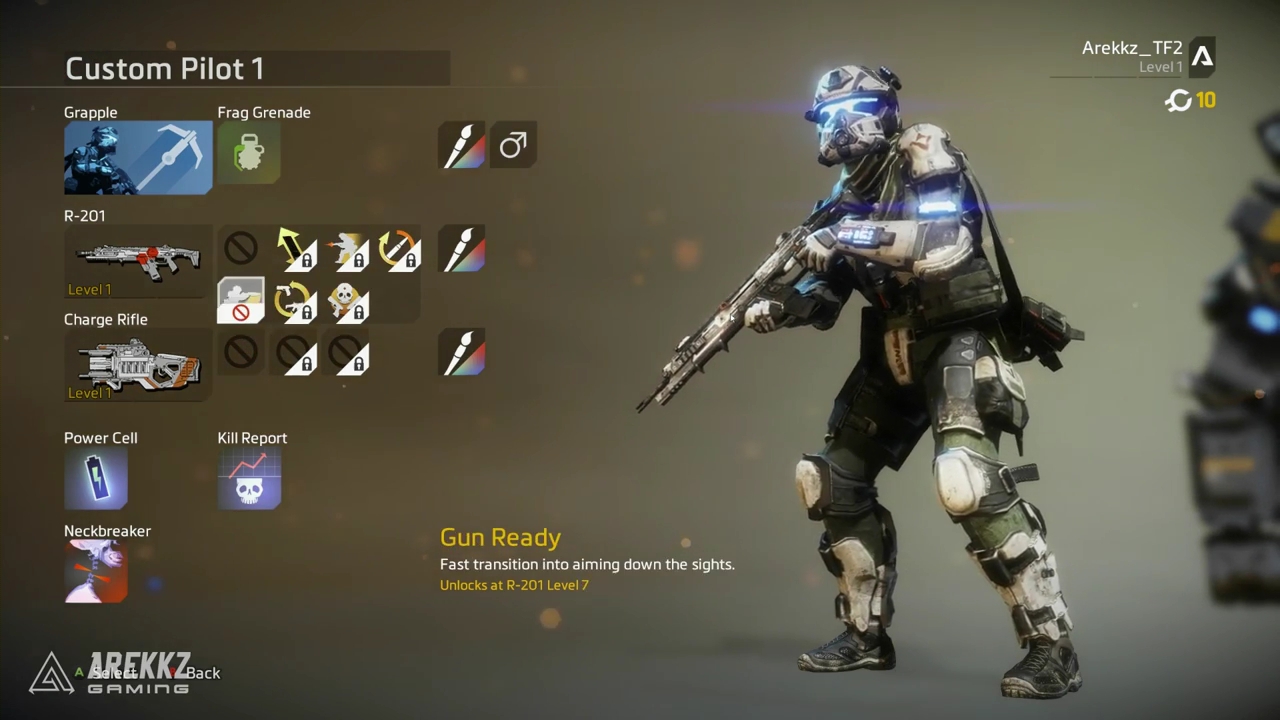1280x720 pixels.
Task: Open the Frag Grenade ordnance slot
Action: 249,153
